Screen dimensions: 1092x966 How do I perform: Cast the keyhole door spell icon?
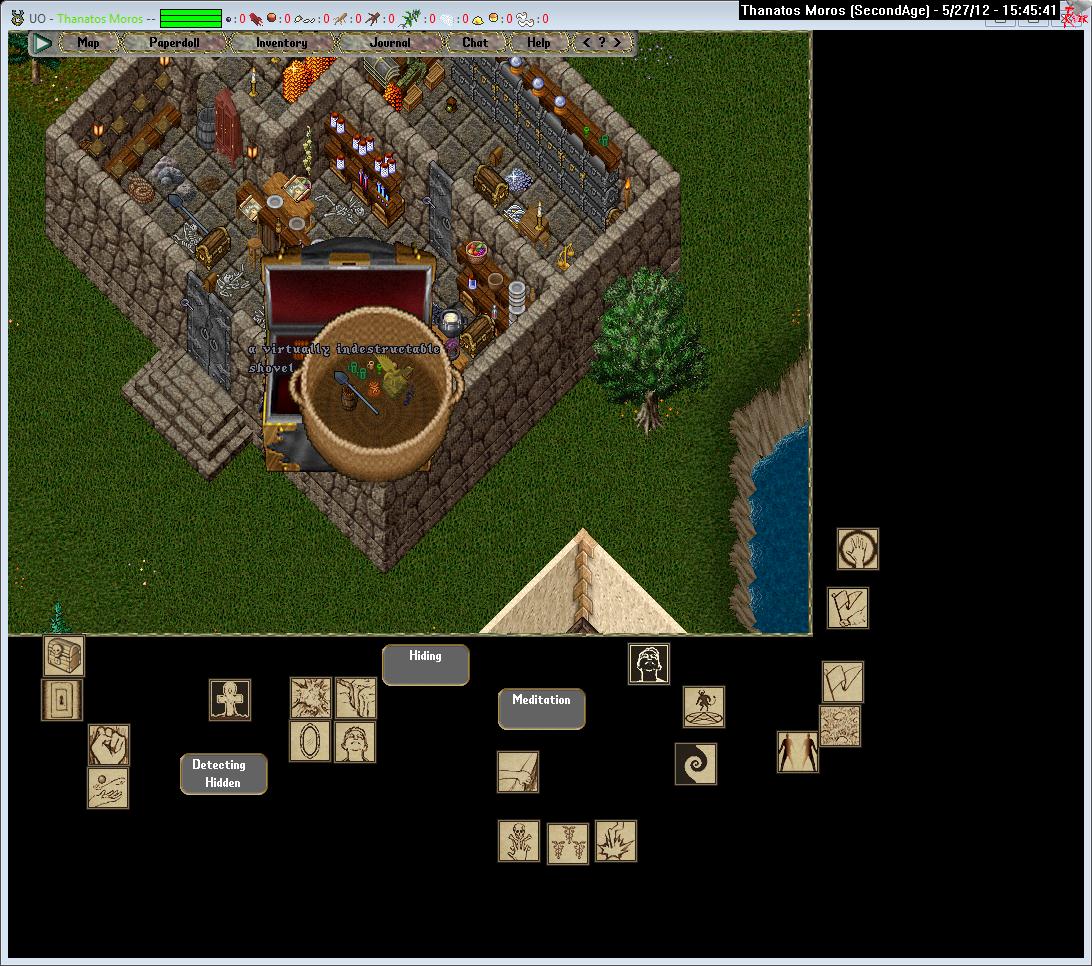tap(62, 700)
